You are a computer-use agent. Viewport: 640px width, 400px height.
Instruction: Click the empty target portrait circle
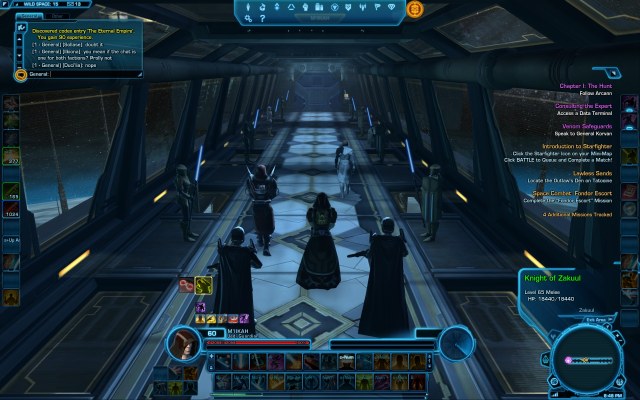pos(456,342)
